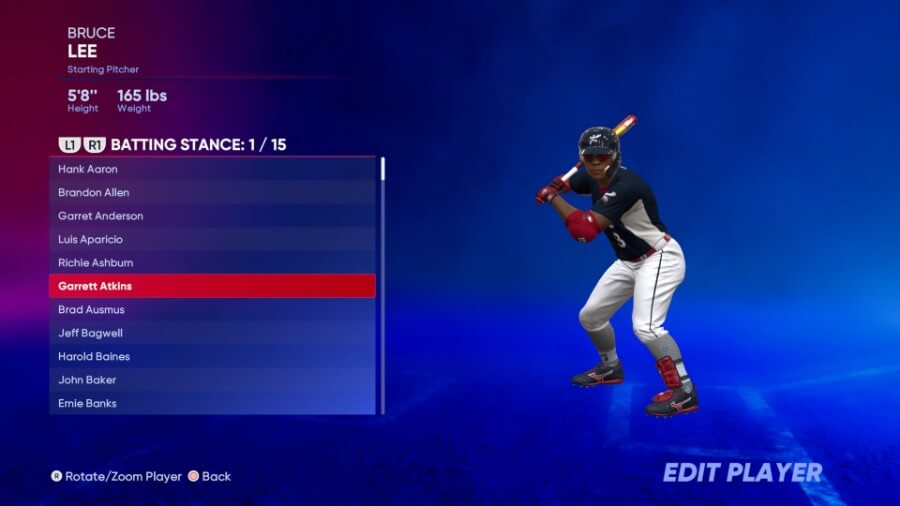Choose Jeff Bagwell batting stance
The width and height of the screenshot is (900, 506).
[212, 333]
